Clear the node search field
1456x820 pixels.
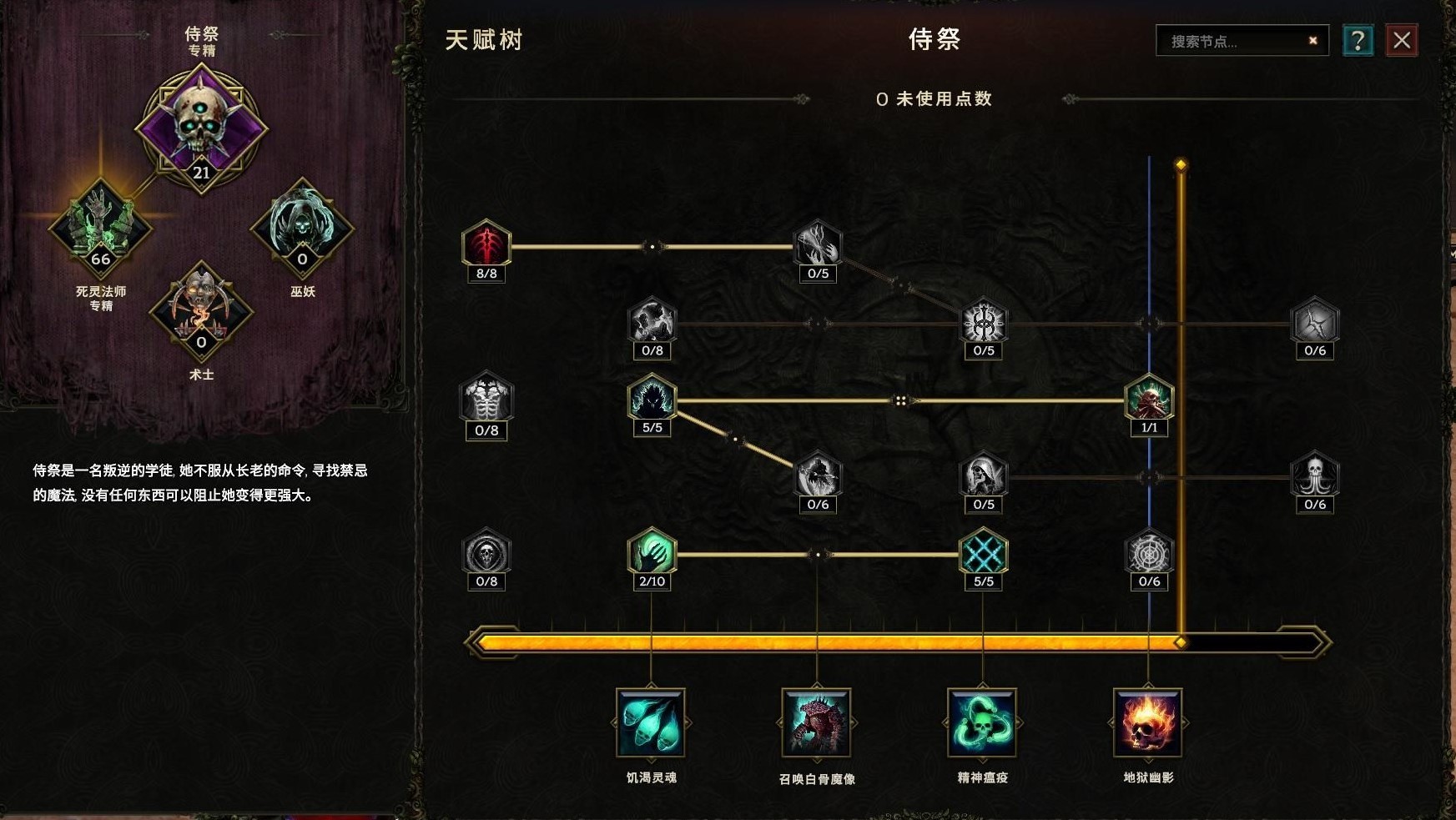tap(1312, 39)
